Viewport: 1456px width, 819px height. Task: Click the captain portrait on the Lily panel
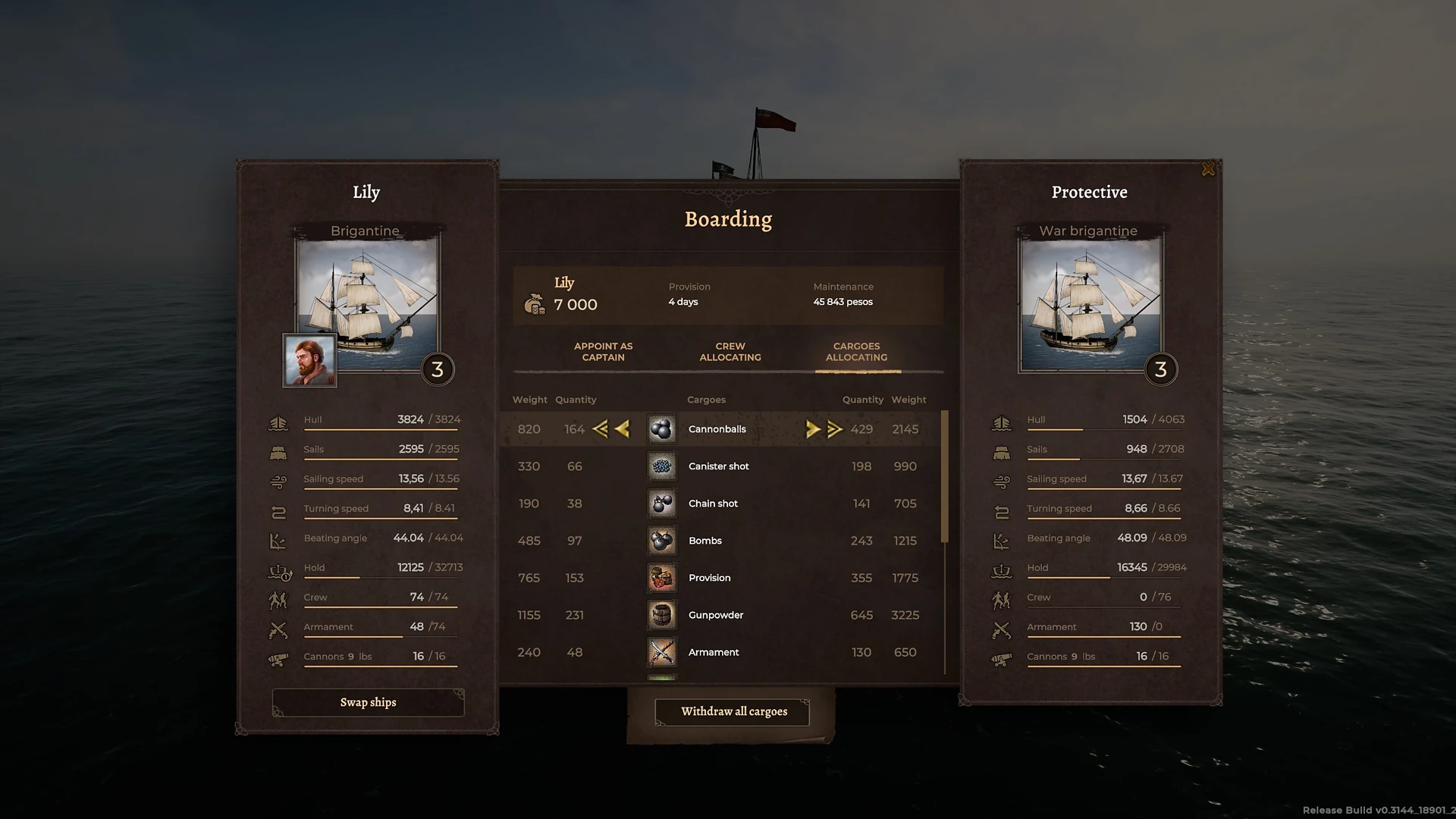(309, 359)
